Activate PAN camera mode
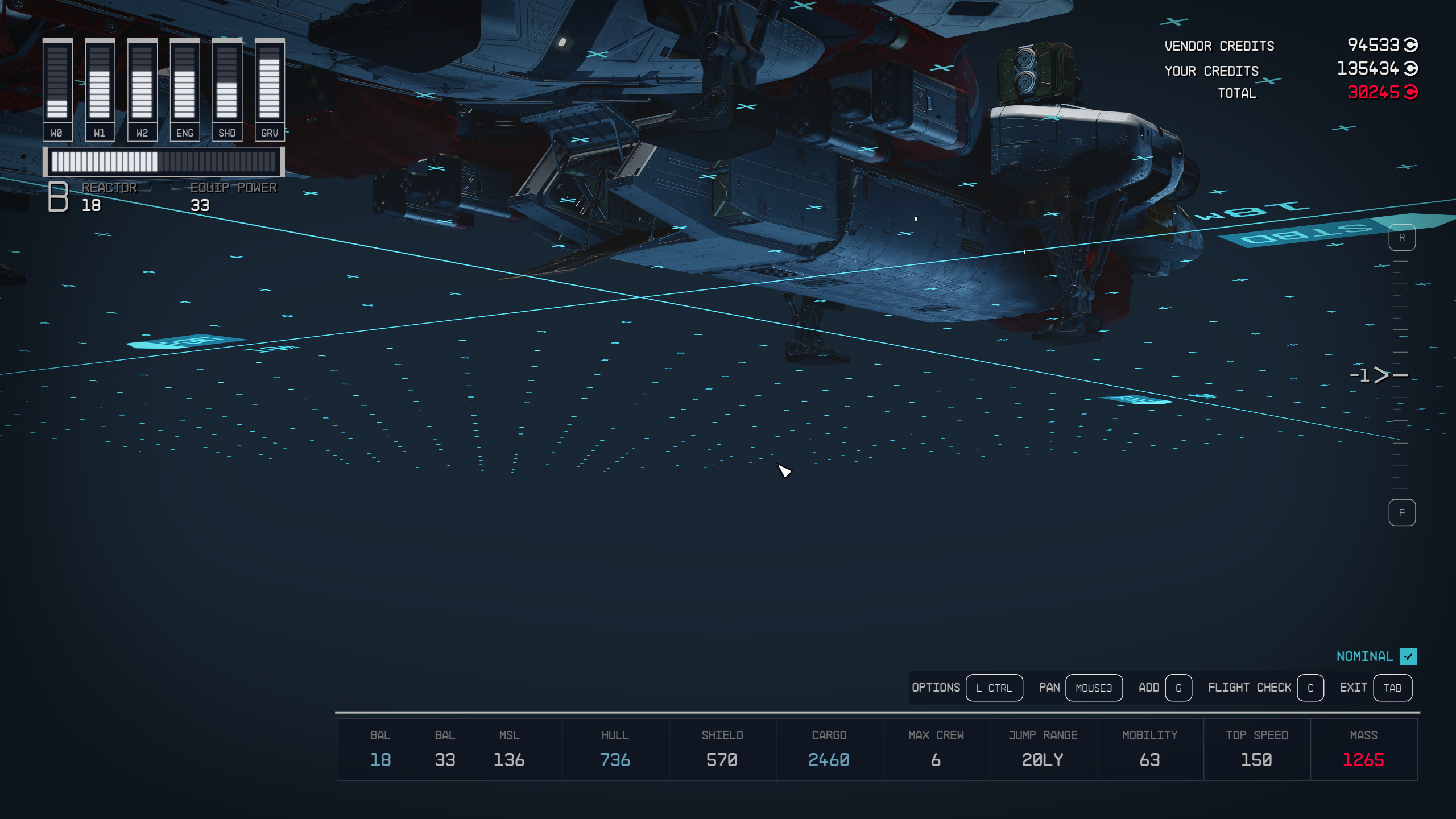Viewport: 1456px width, 819px height. (1094, 688)
